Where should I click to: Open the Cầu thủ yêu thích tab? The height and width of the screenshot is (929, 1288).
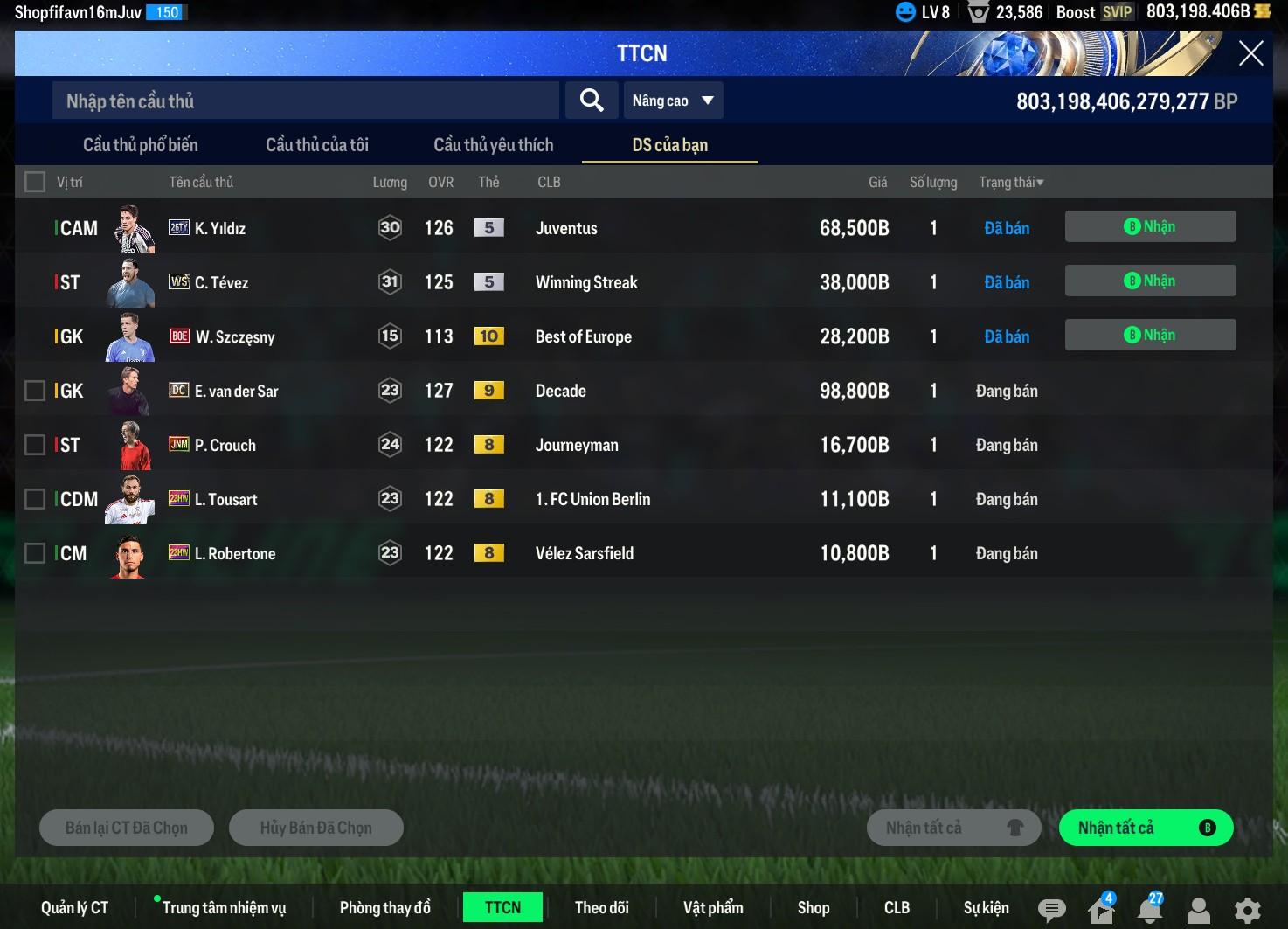(494, 145)
